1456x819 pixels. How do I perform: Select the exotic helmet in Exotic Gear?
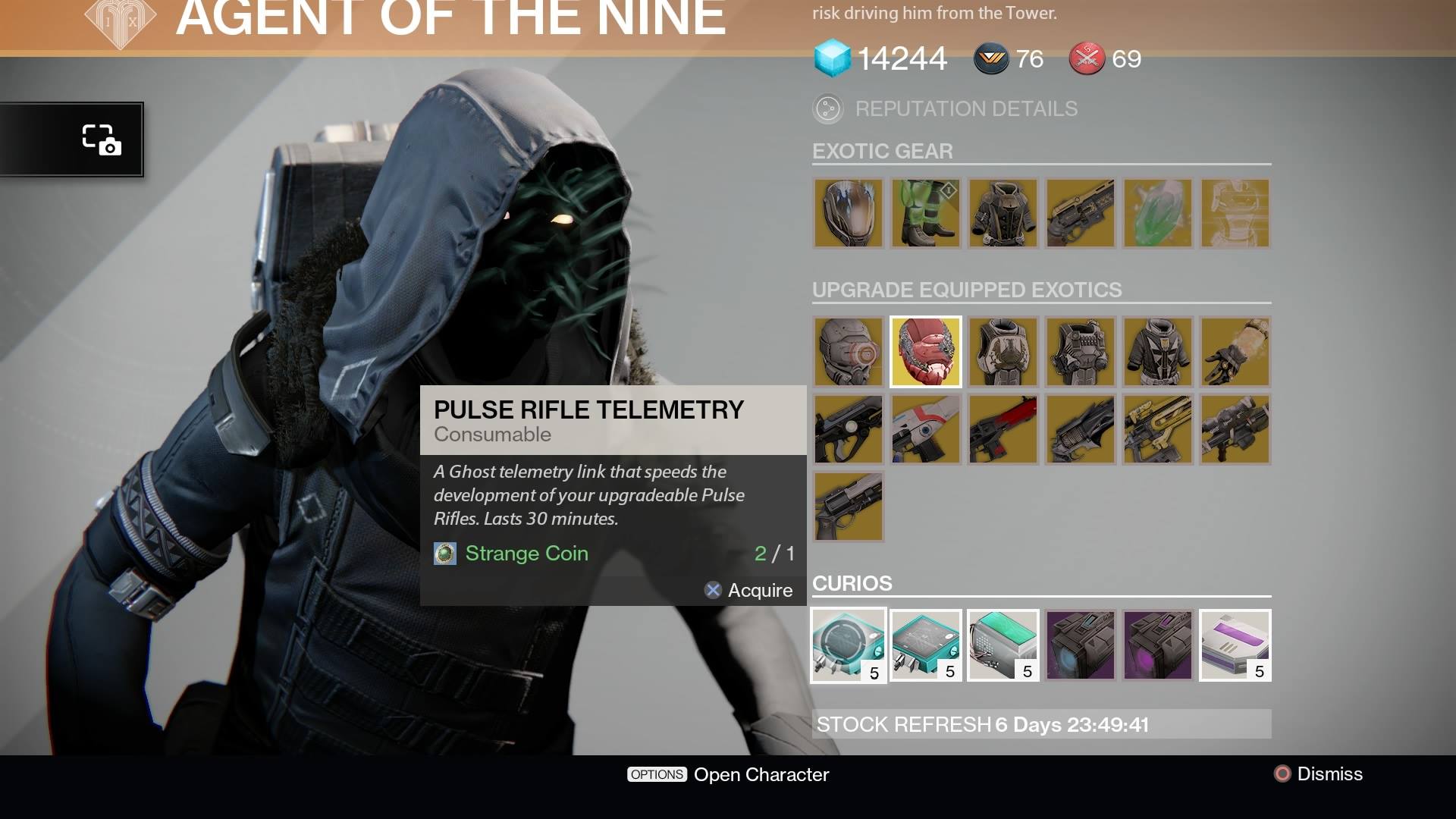[848, 213]
